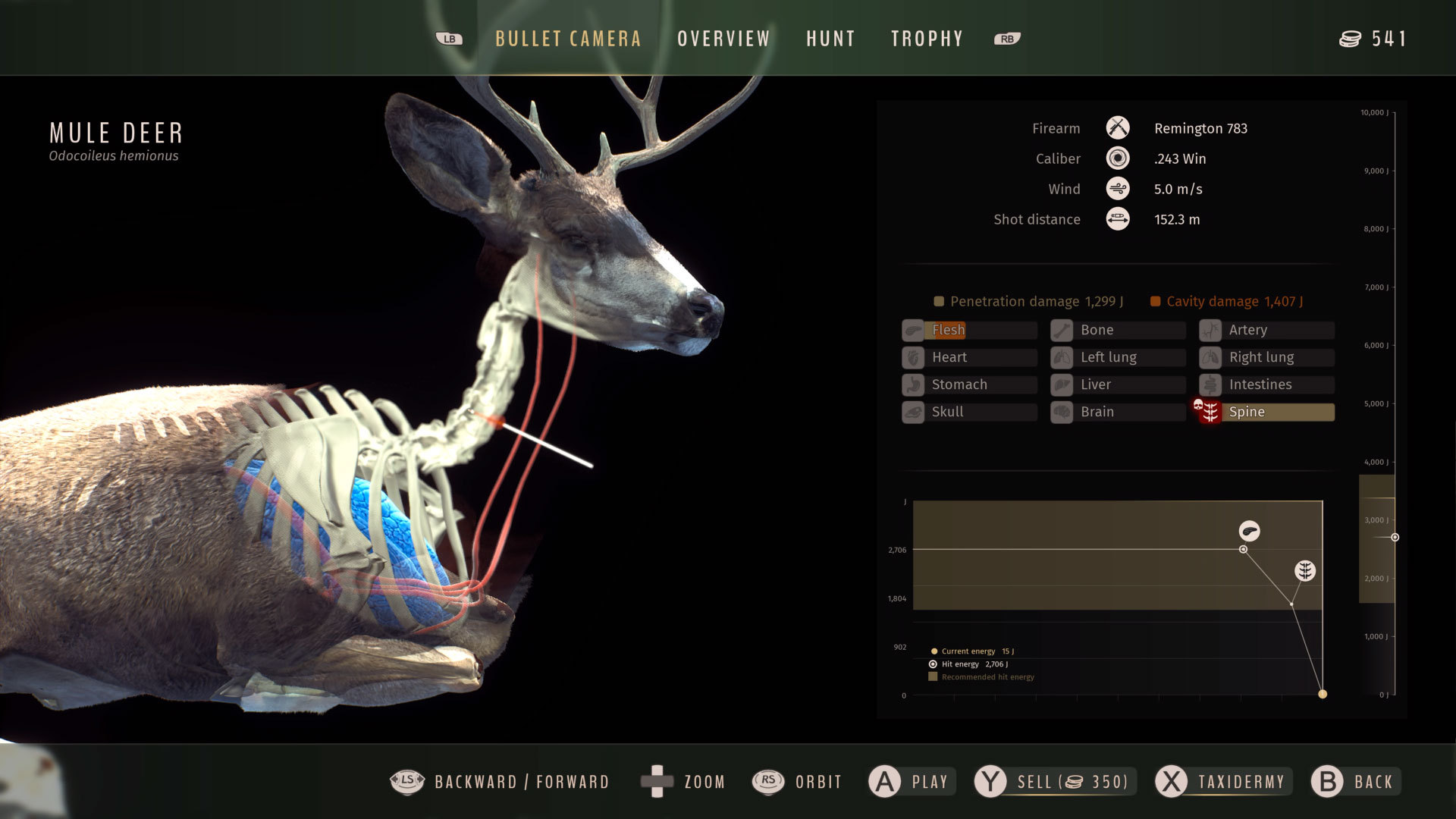Viewport: 1456px width, 819px height.
Task: Click the Brain organ entry
Action: pos(1118,412)
